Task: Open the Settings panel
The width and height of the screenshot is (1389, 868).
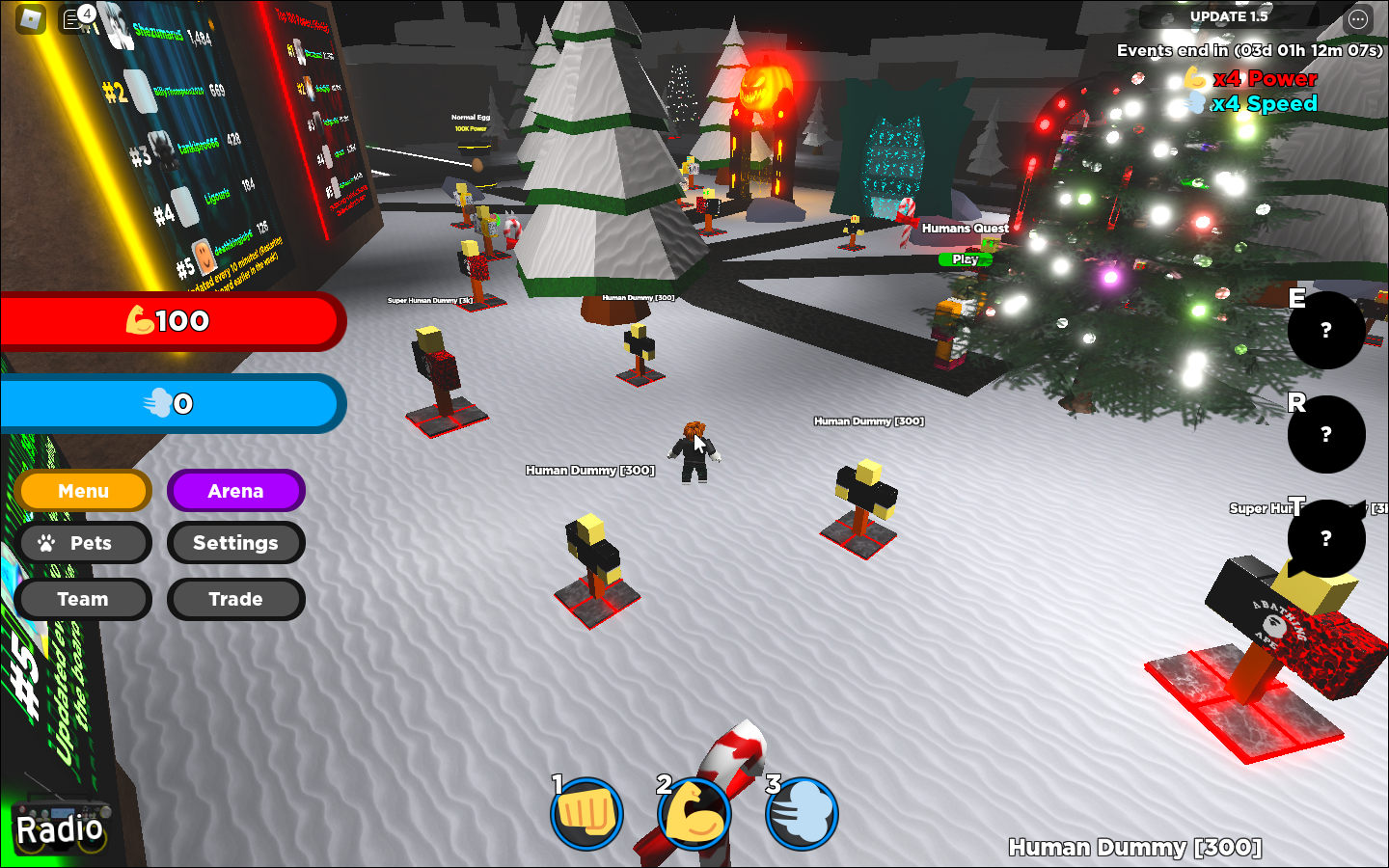Action: pos(235,543)
